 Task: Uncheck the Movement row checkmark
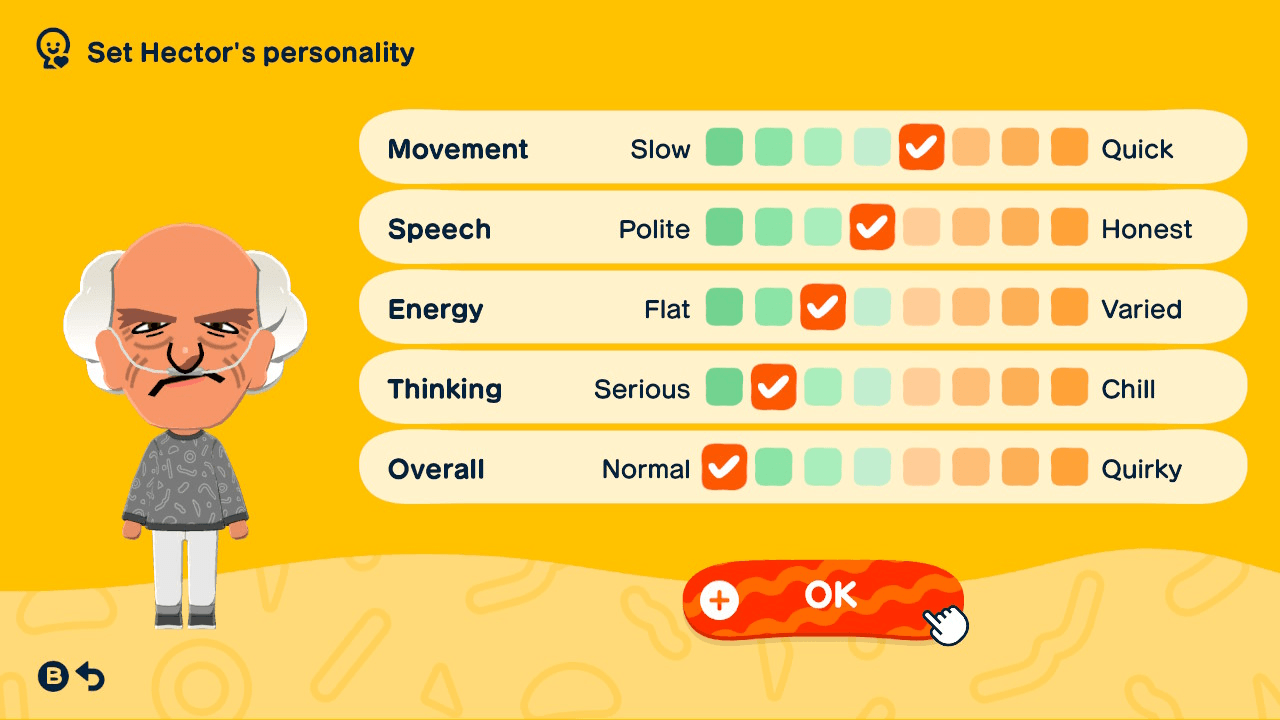pyautogui.click(x=921, y=147)
